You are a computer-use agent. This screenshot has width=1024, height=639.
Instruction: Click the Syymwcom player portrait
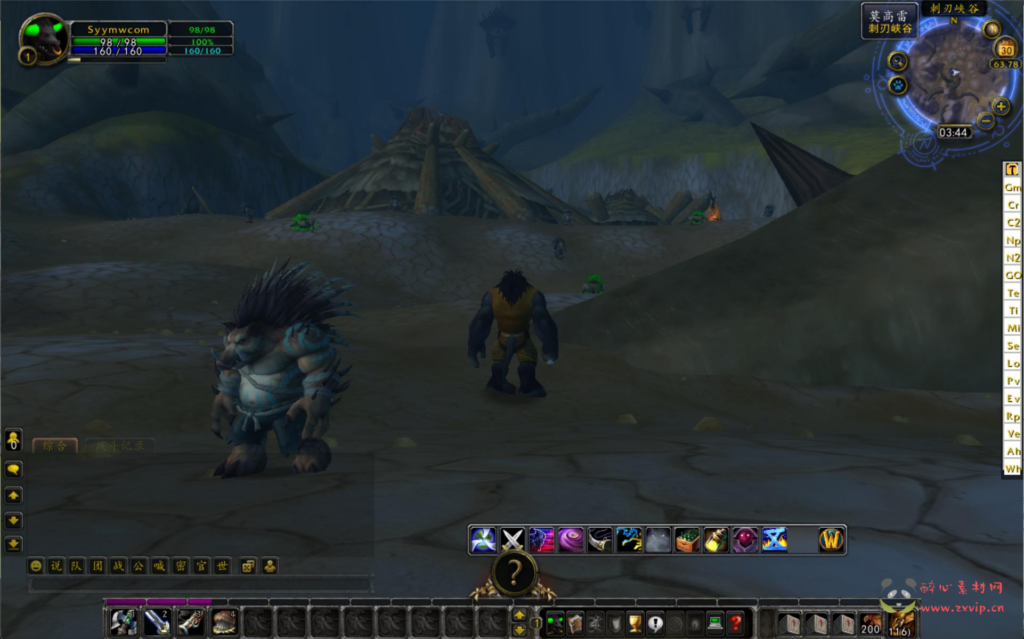[x=45, y=38]
